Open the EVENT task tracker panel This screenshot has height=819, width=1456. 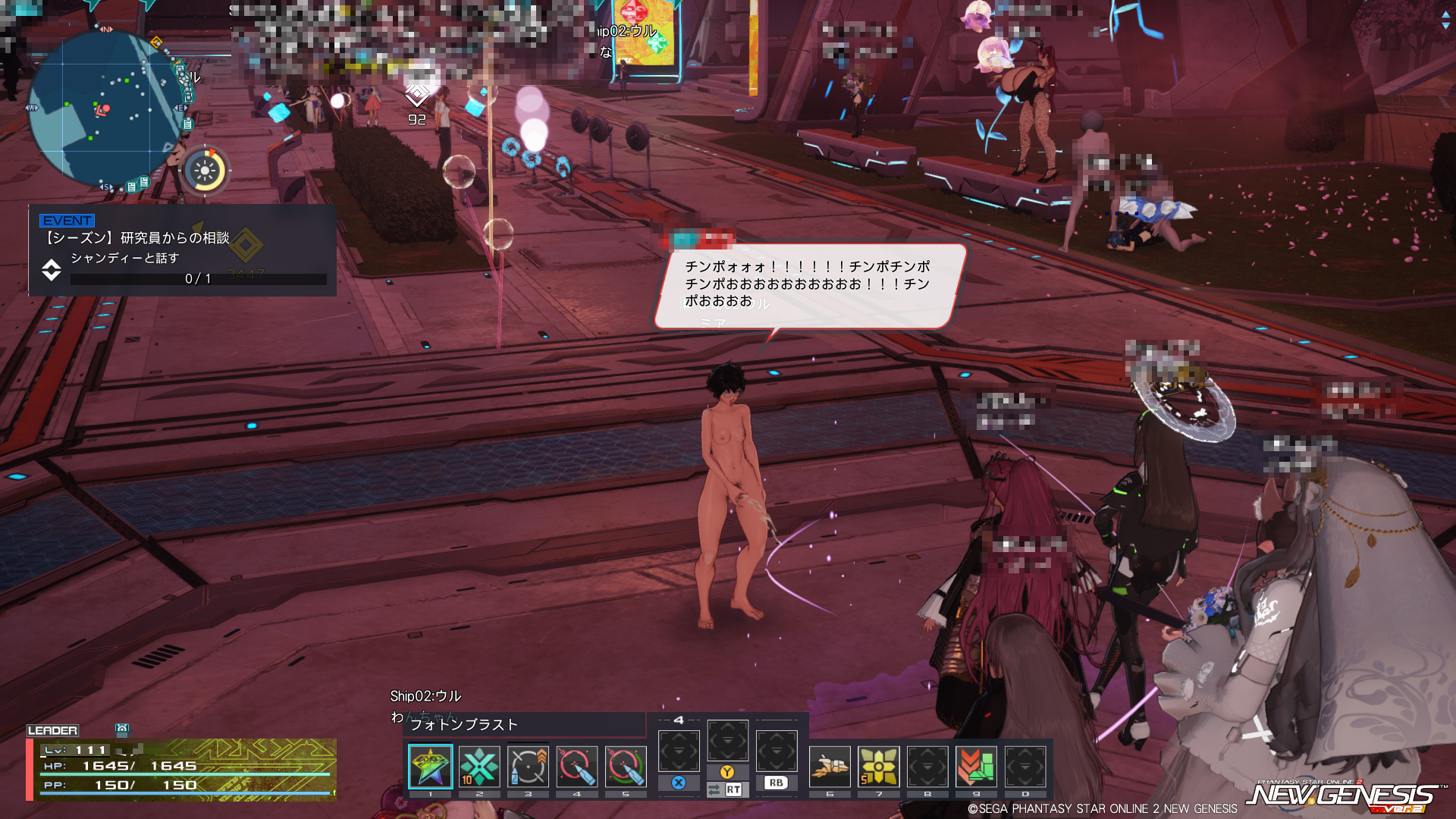coord(182,250)
